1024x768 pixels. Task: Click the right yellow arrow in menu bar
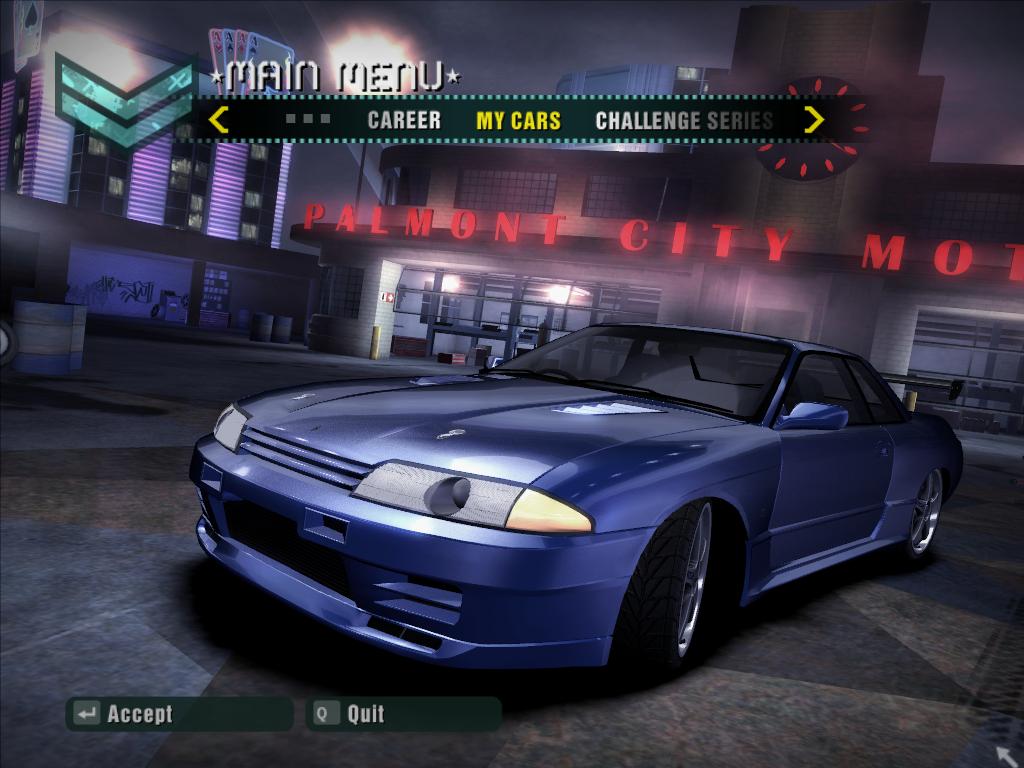coord(814,120)
